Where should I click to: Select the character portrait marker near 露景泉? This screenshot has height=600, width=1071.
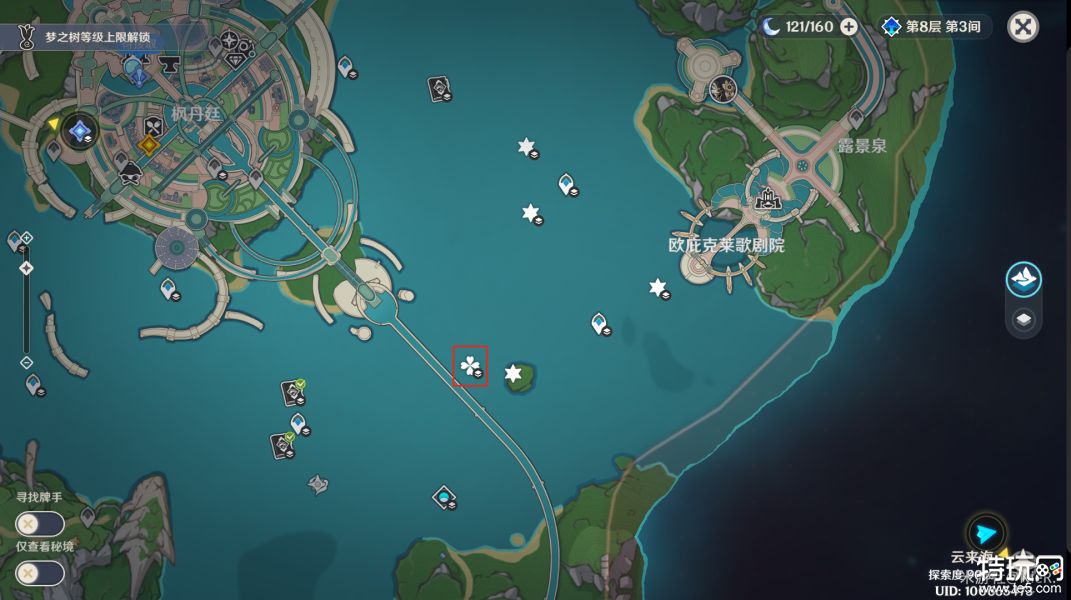coord(720,90)
